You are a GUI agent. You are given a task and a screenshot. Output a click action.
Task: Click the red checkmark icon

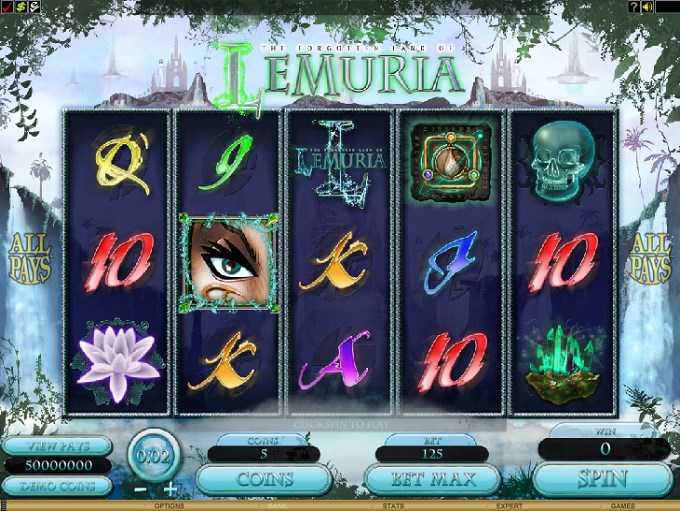[x=6, y=7]
